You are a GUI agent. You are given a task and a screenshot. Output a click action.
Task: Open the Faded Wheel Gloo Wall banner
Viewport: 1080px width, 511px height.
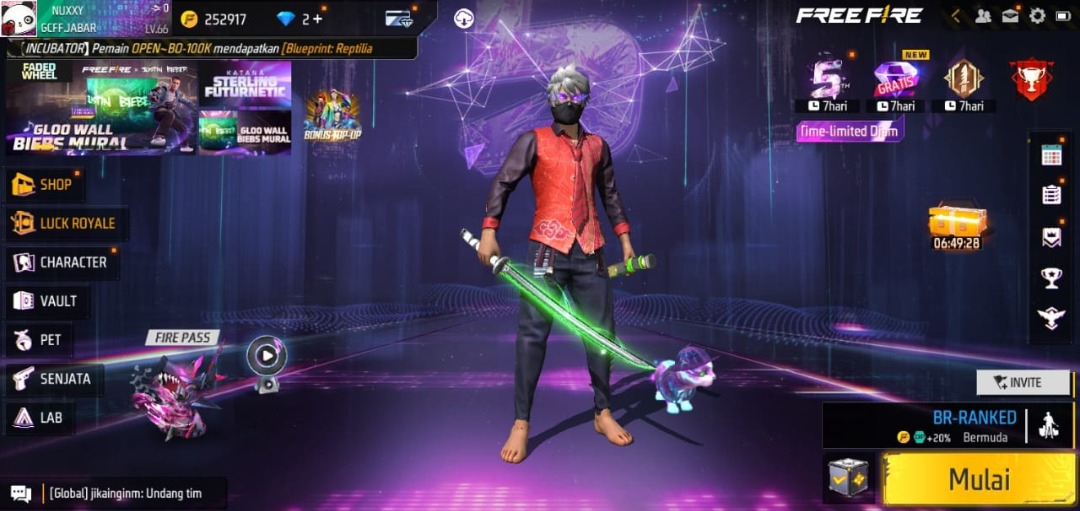[x=100, y=108]
